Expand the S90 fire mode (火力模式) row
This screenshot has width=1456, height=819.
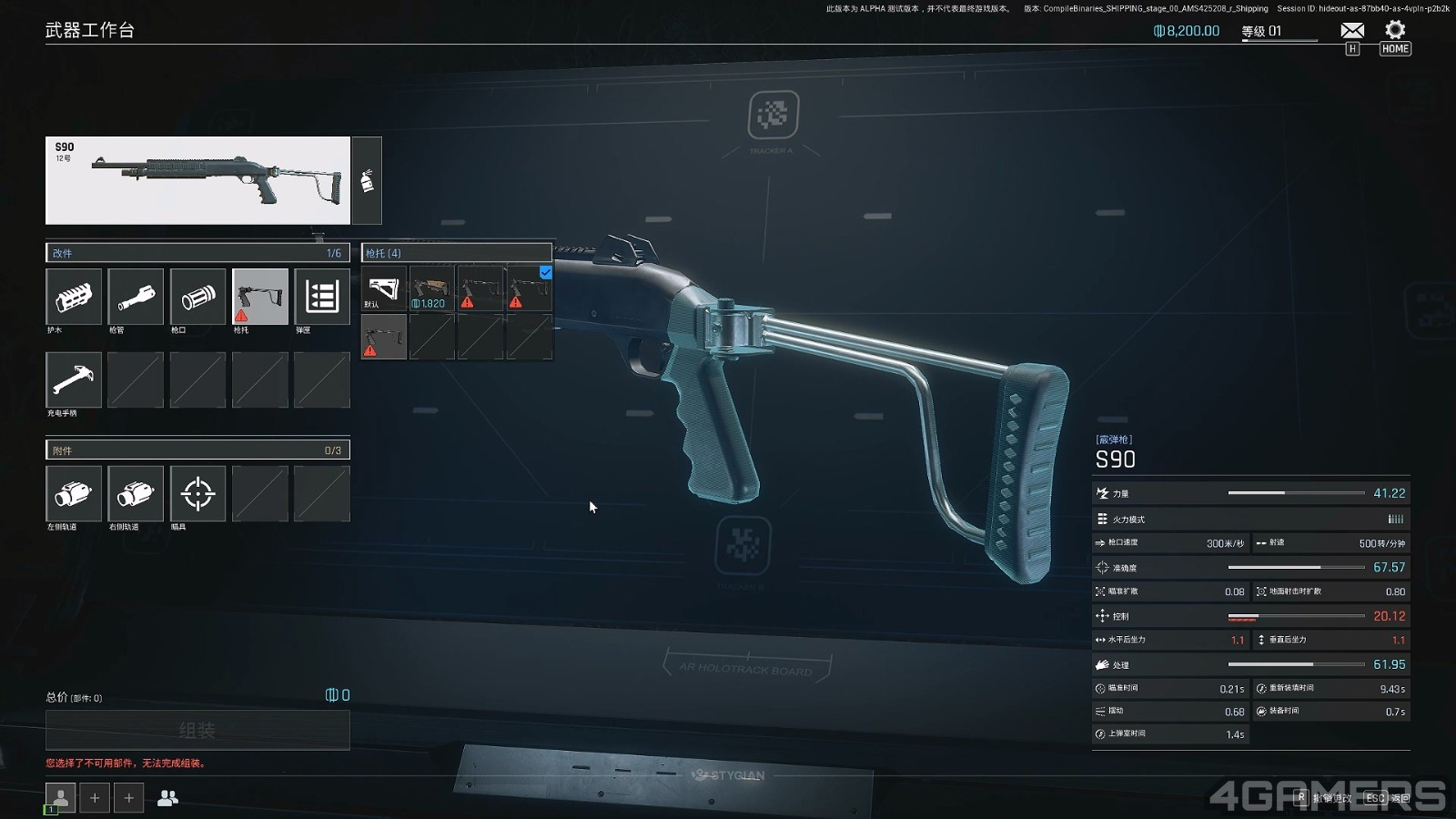pos(1251,519)
